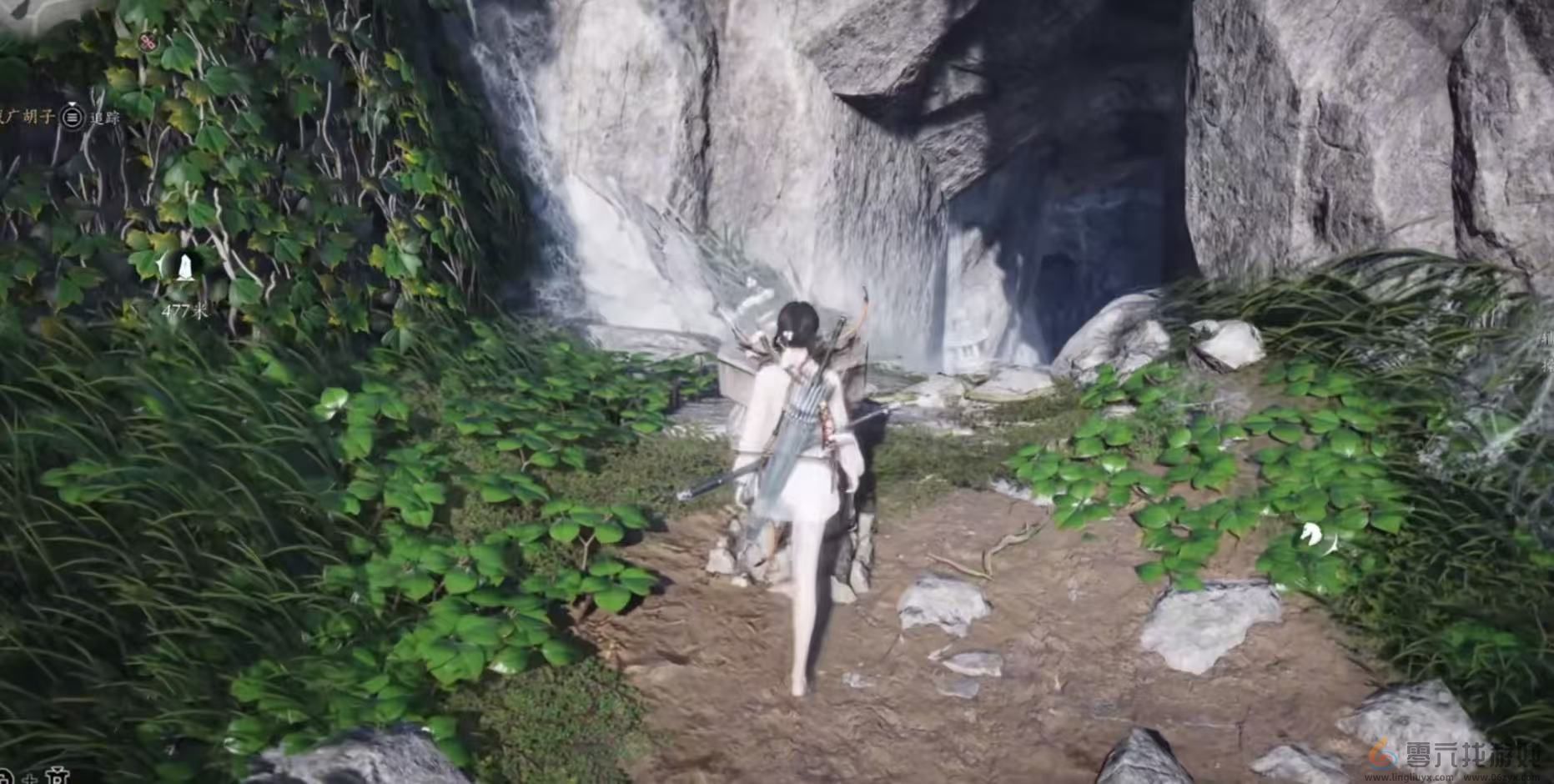Image resolution: width=1554 pixels, height=784 pixels.
Task: Open the watermark site logo
Action: pos(1383,754)
